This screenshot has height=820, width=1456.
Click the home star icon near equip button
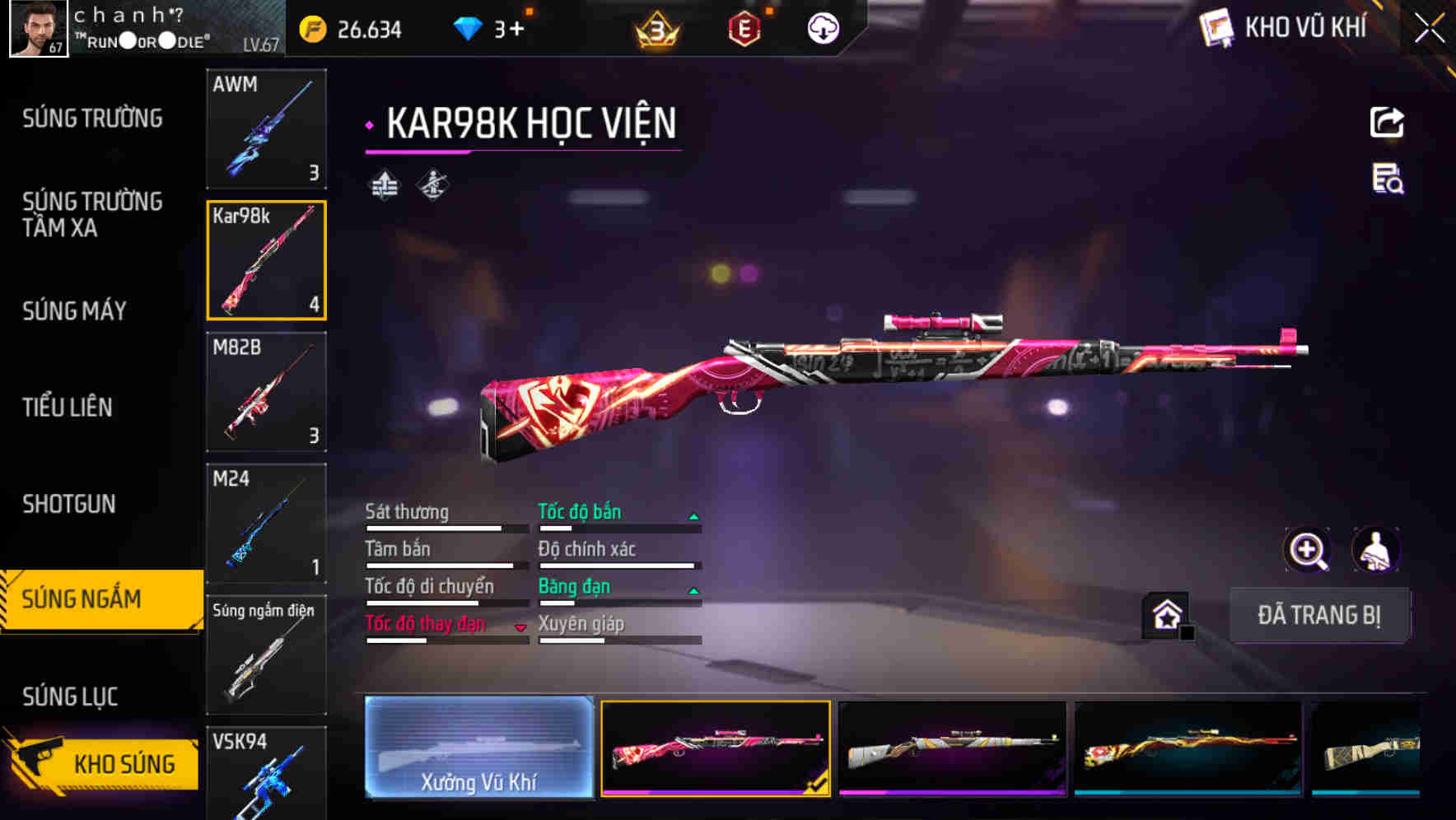pos(1164,615)
